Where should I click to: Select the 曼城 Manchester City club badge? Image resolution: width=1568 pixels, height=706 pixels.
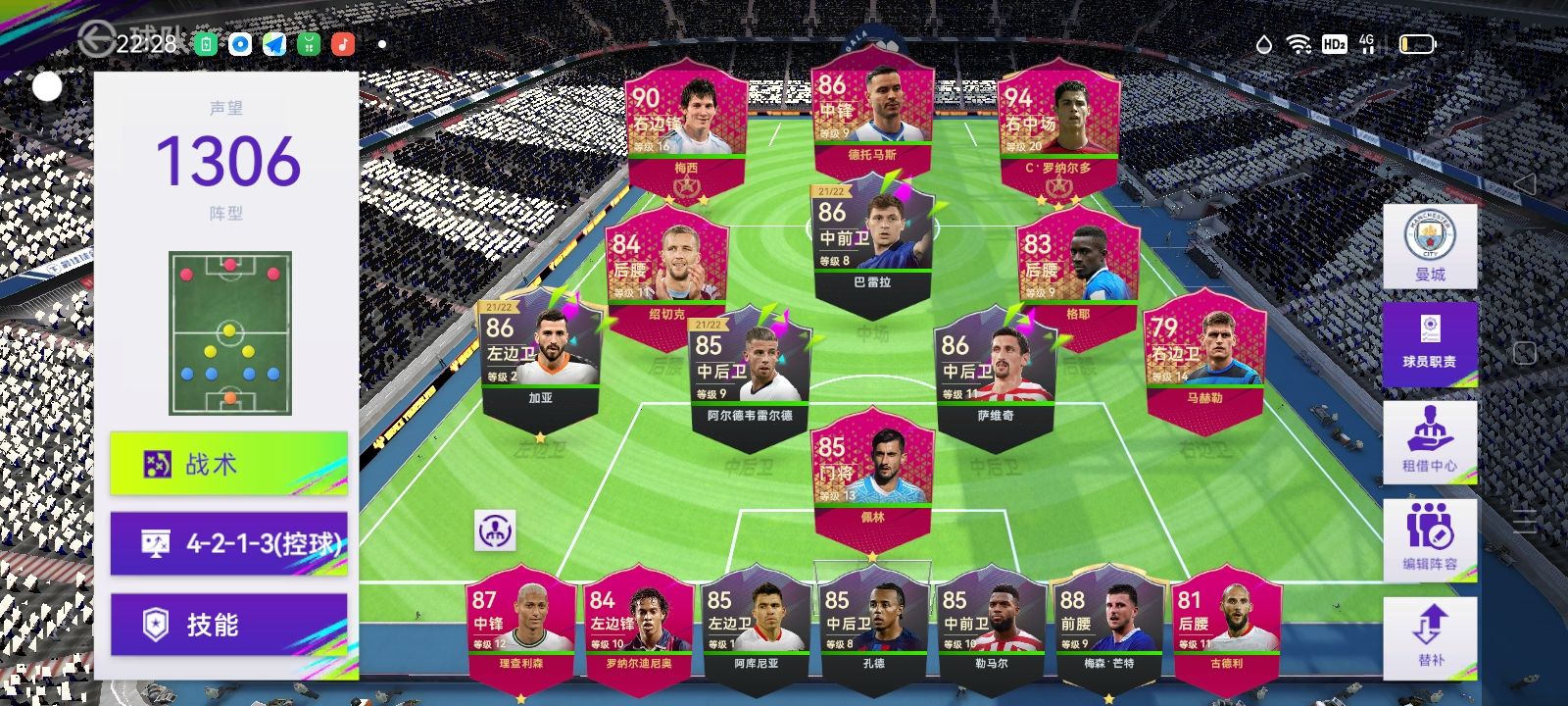tap(1430, 246)
